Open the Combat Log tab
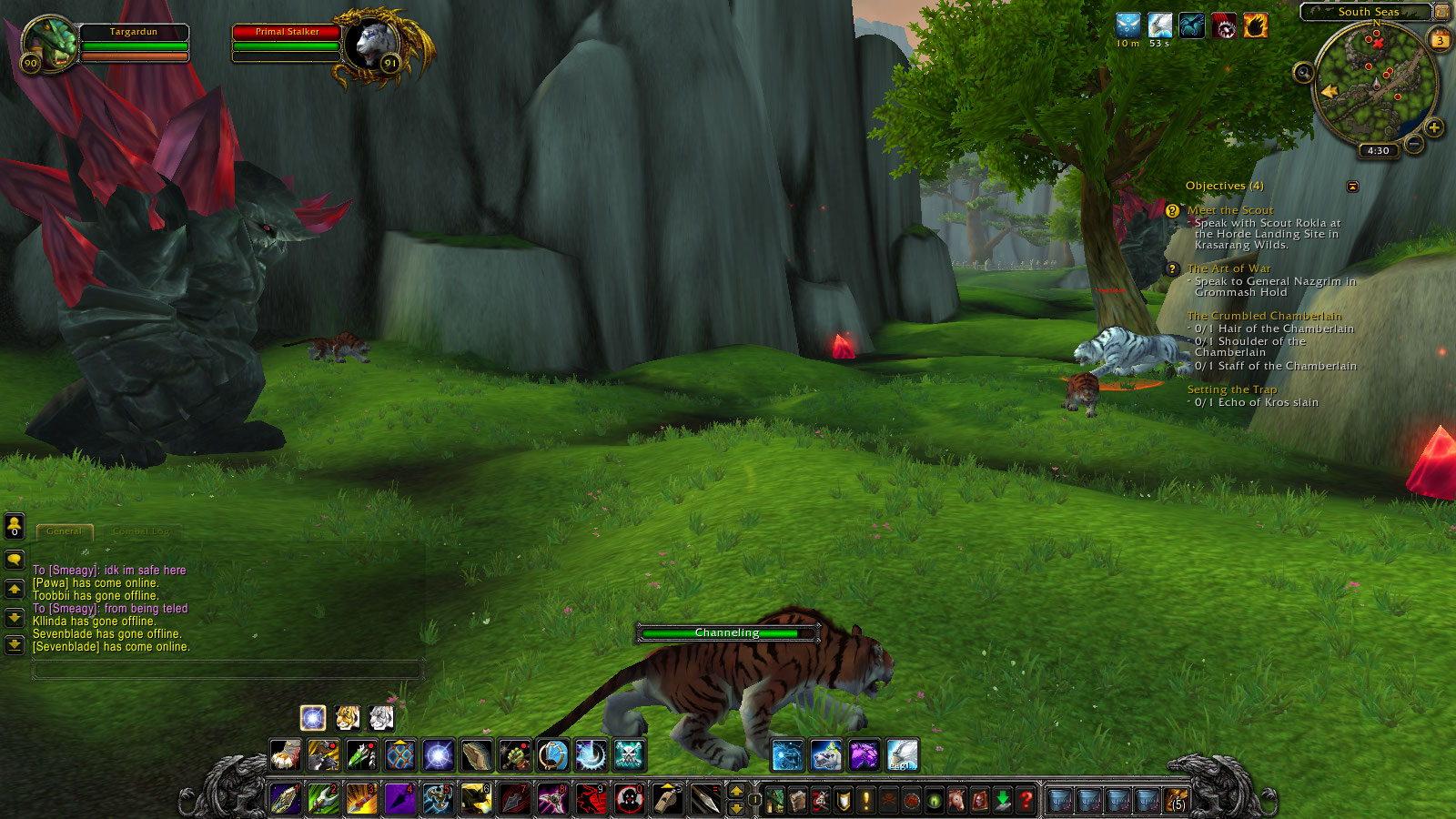The image size is (1456, 819). click(141, 531)
